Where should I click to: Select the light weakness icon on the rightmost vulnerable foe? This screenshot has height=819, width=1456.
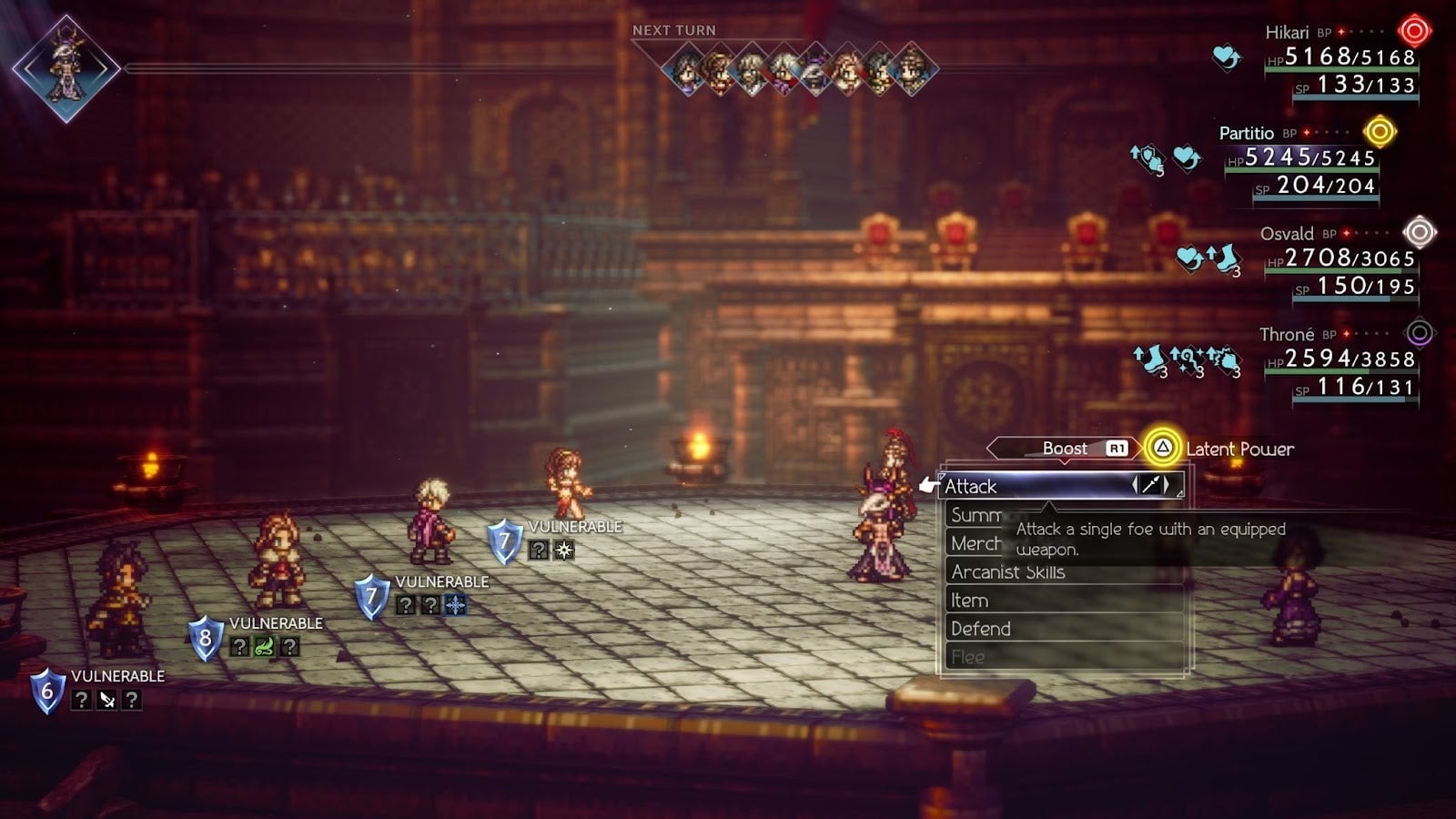click(x=562, y=550)
